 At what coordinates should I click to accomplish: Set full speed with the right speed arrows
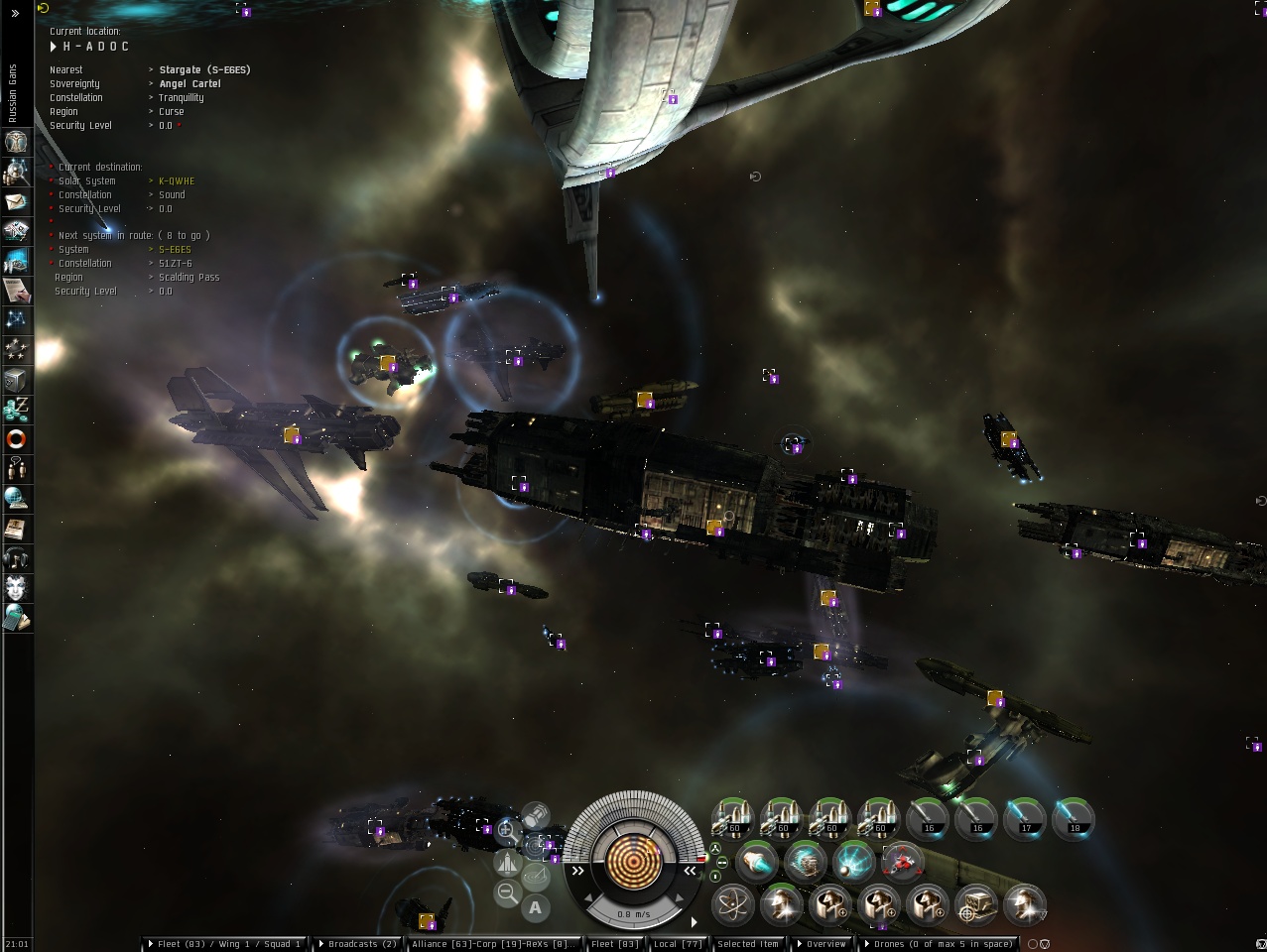(x=690, y=871)
